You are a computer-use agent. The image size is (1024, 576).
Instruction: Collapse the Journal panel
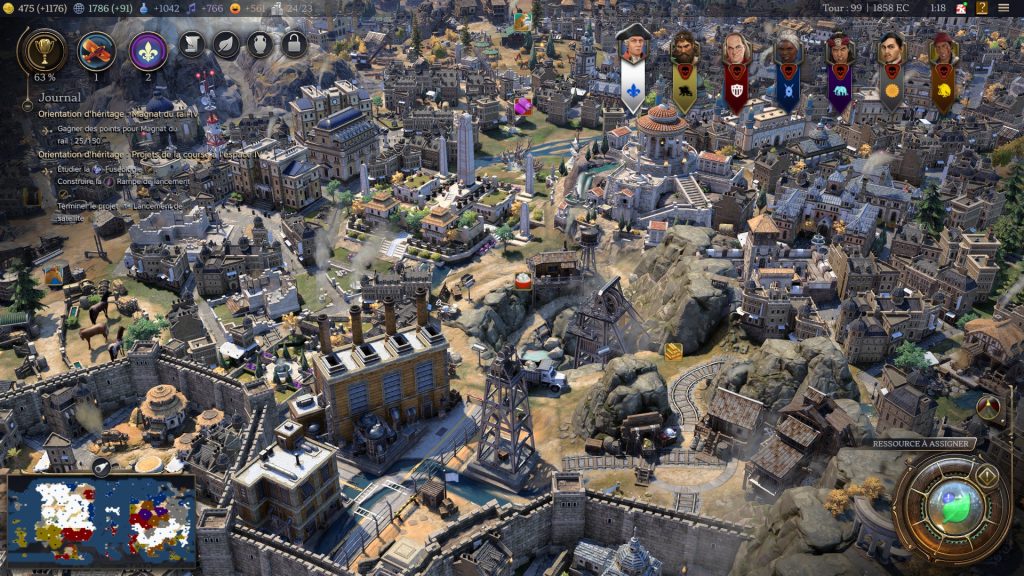pyautogui.click(x=27, y=104)
